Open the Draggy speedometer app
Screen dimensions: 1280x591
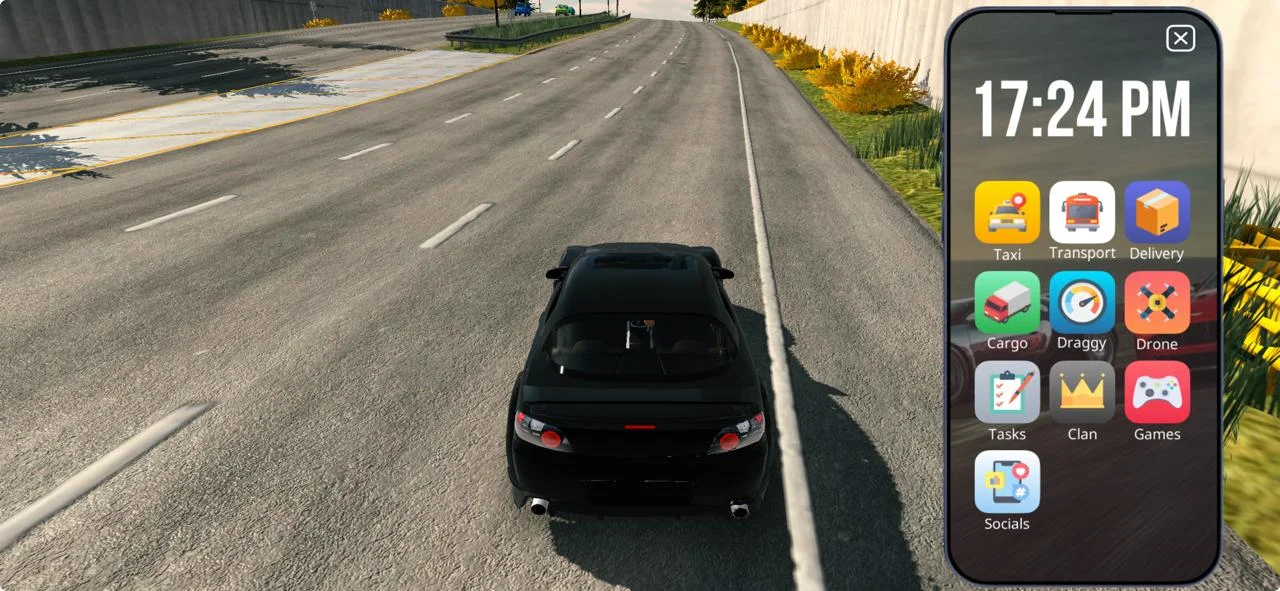1082,303
